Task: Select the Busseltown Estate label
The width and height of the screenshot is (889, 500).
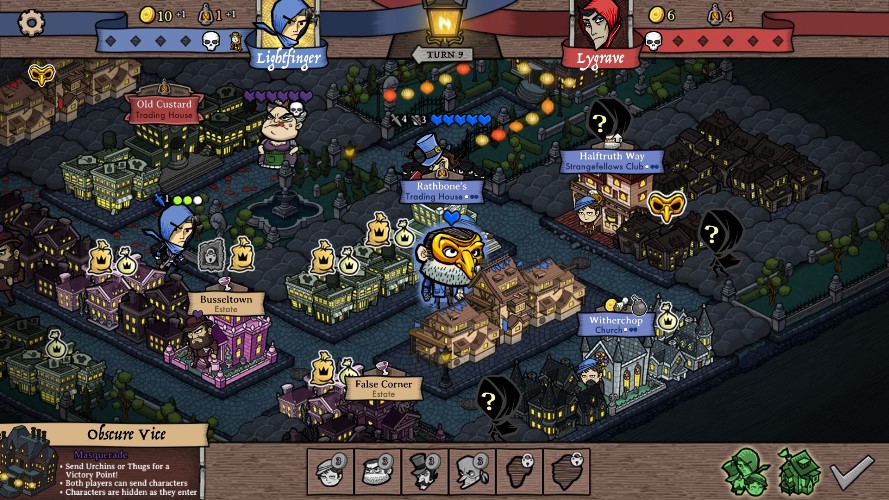Action: (x=227, y=302)
